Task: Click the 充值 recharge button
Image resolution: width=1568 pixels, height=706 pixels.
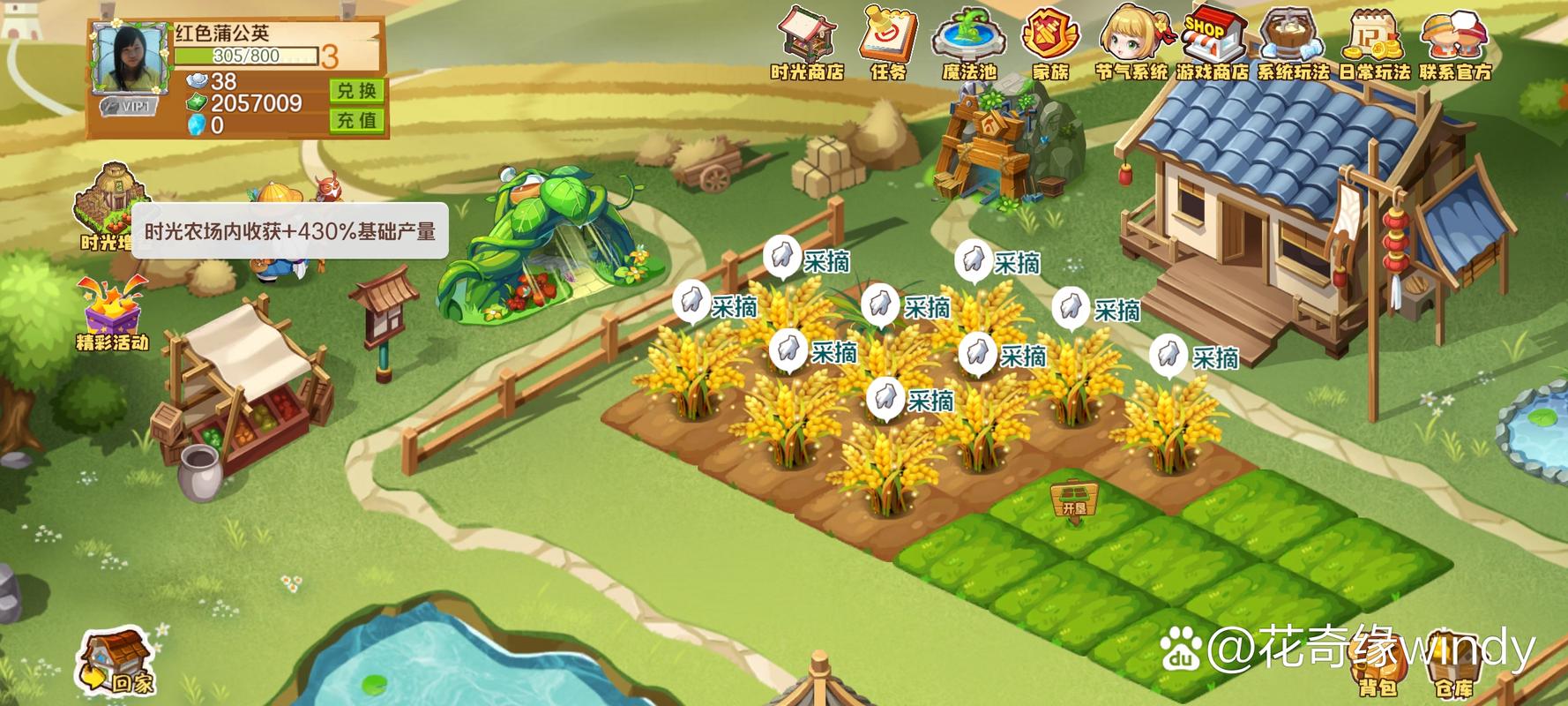Action: point(357,120)
